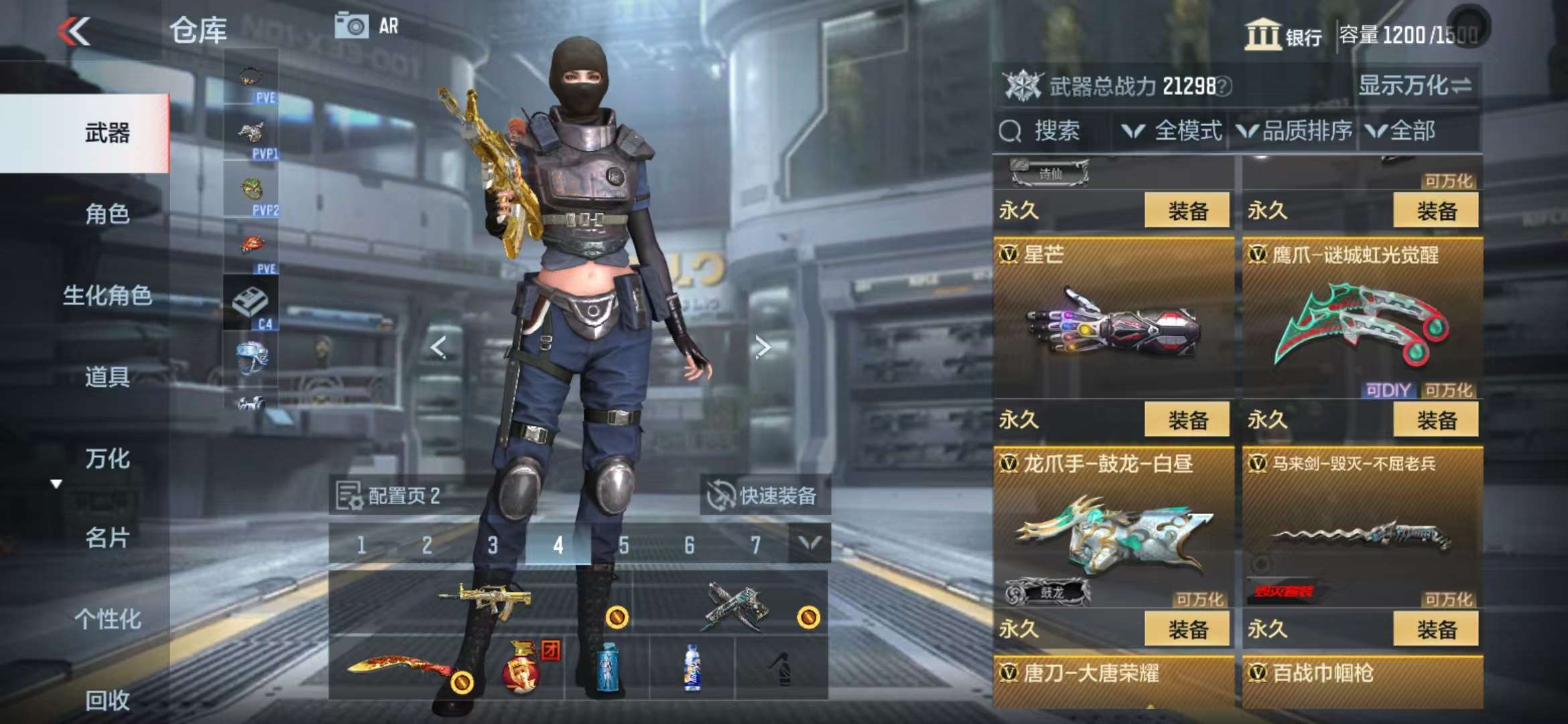Show the next character with right arrow
The height and width of the screenshot is (724, 1568).
tap(762, 347)
